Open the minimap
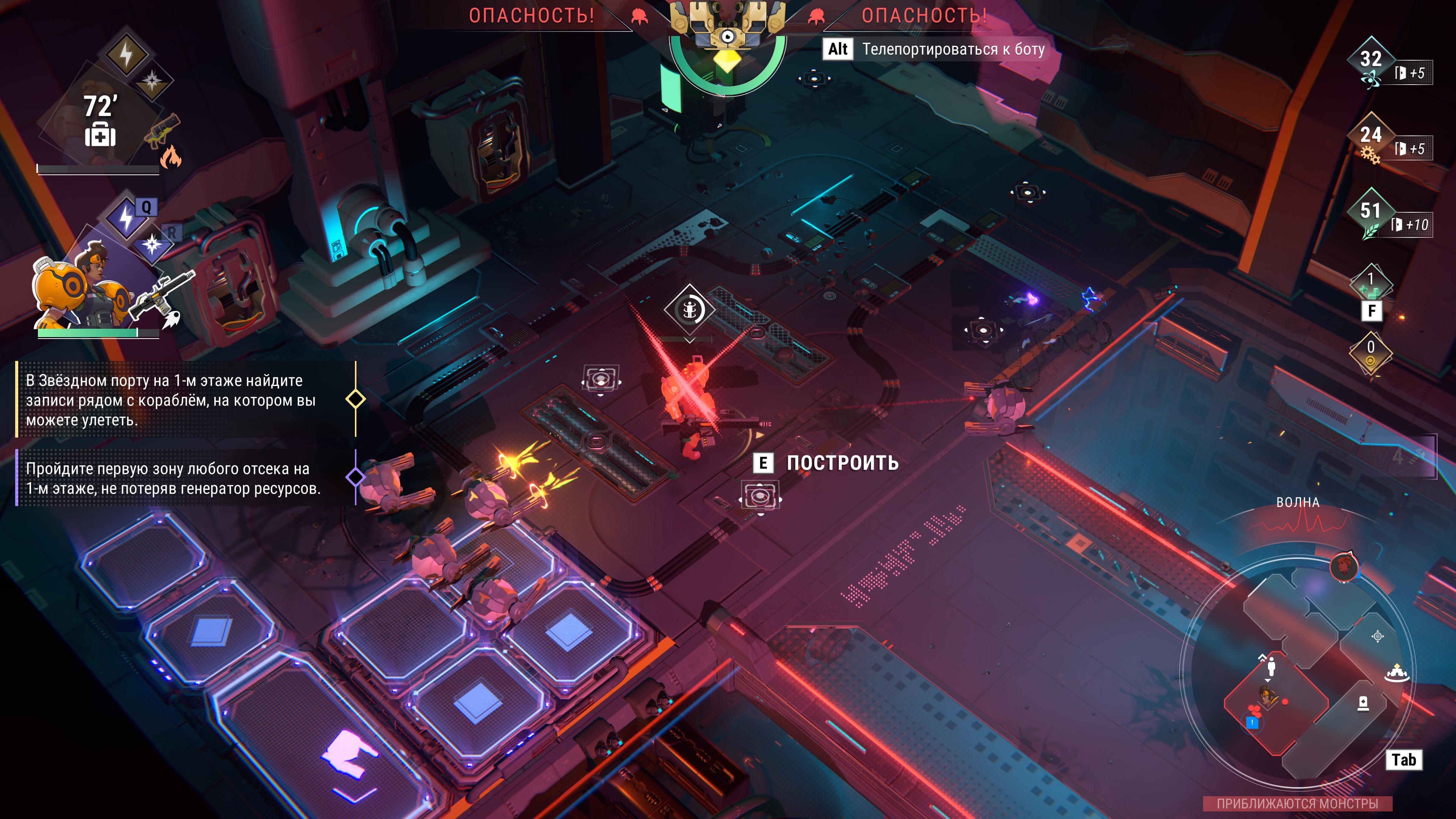1456x819 pixels. [1403, 759]
